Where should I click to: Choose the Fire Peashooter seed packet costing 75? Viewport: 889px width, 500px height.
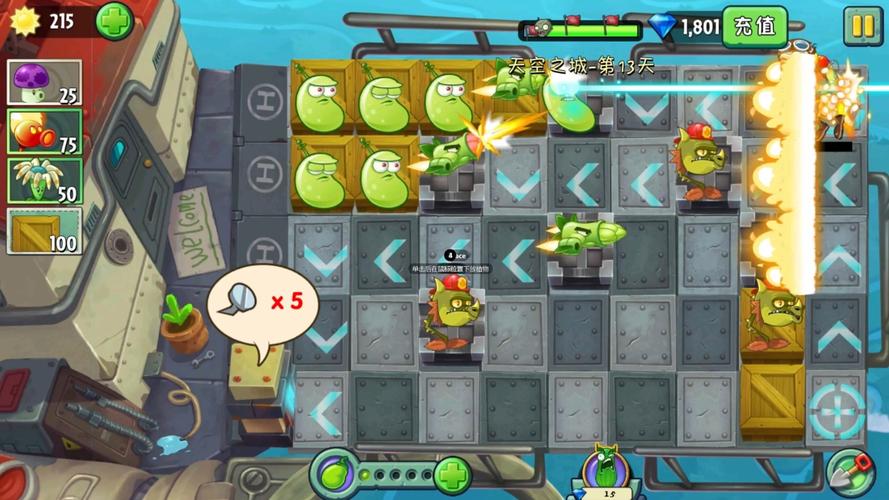coord(44,131)
